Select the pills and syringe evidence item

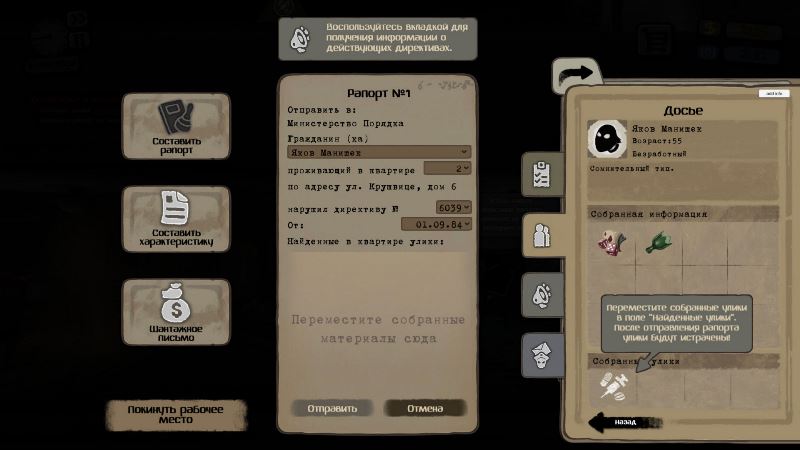[x=612, y=385]
